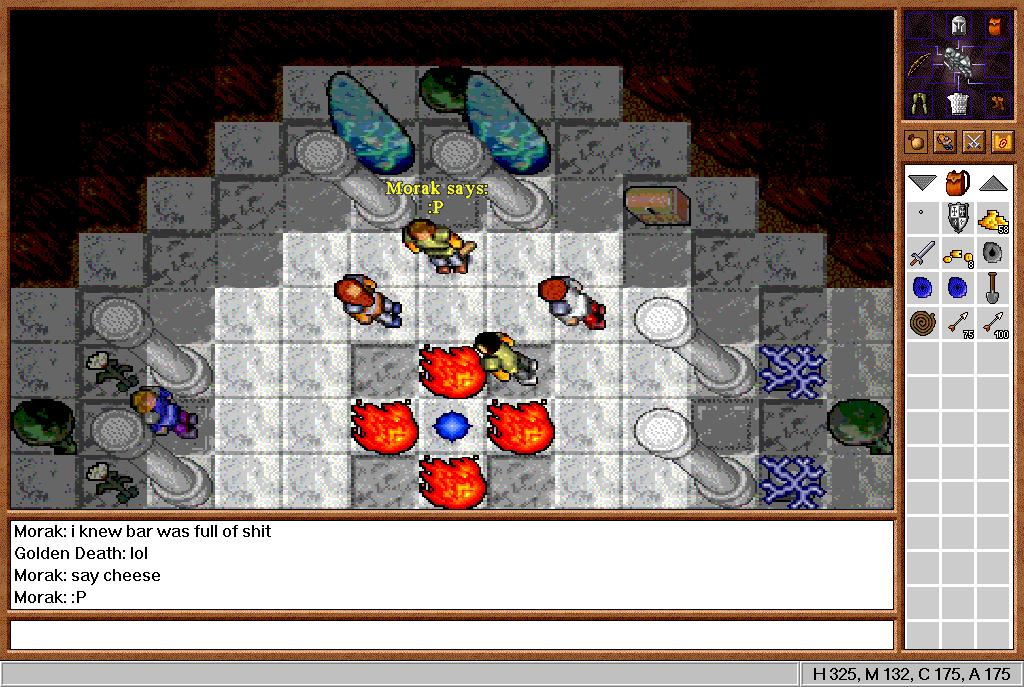This screenshot has height=687, width=1024.
Task: Click the equipped backpack slot
Action: point(995,27)
